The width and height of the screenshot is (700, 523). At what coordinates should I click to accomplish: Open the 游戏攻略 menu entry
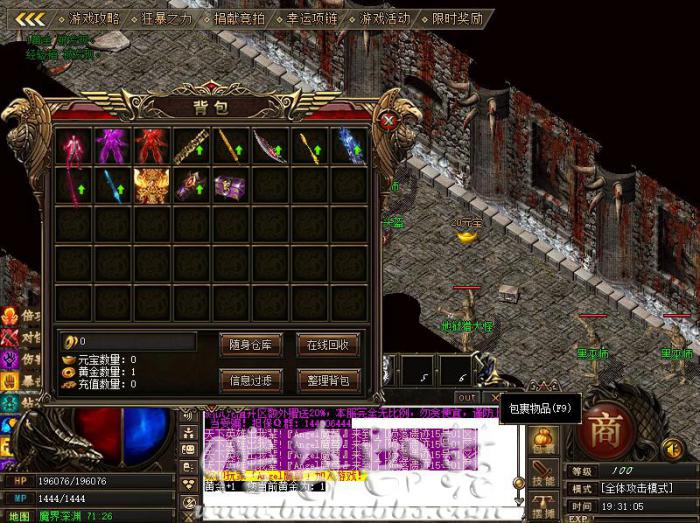coord(94,18)
